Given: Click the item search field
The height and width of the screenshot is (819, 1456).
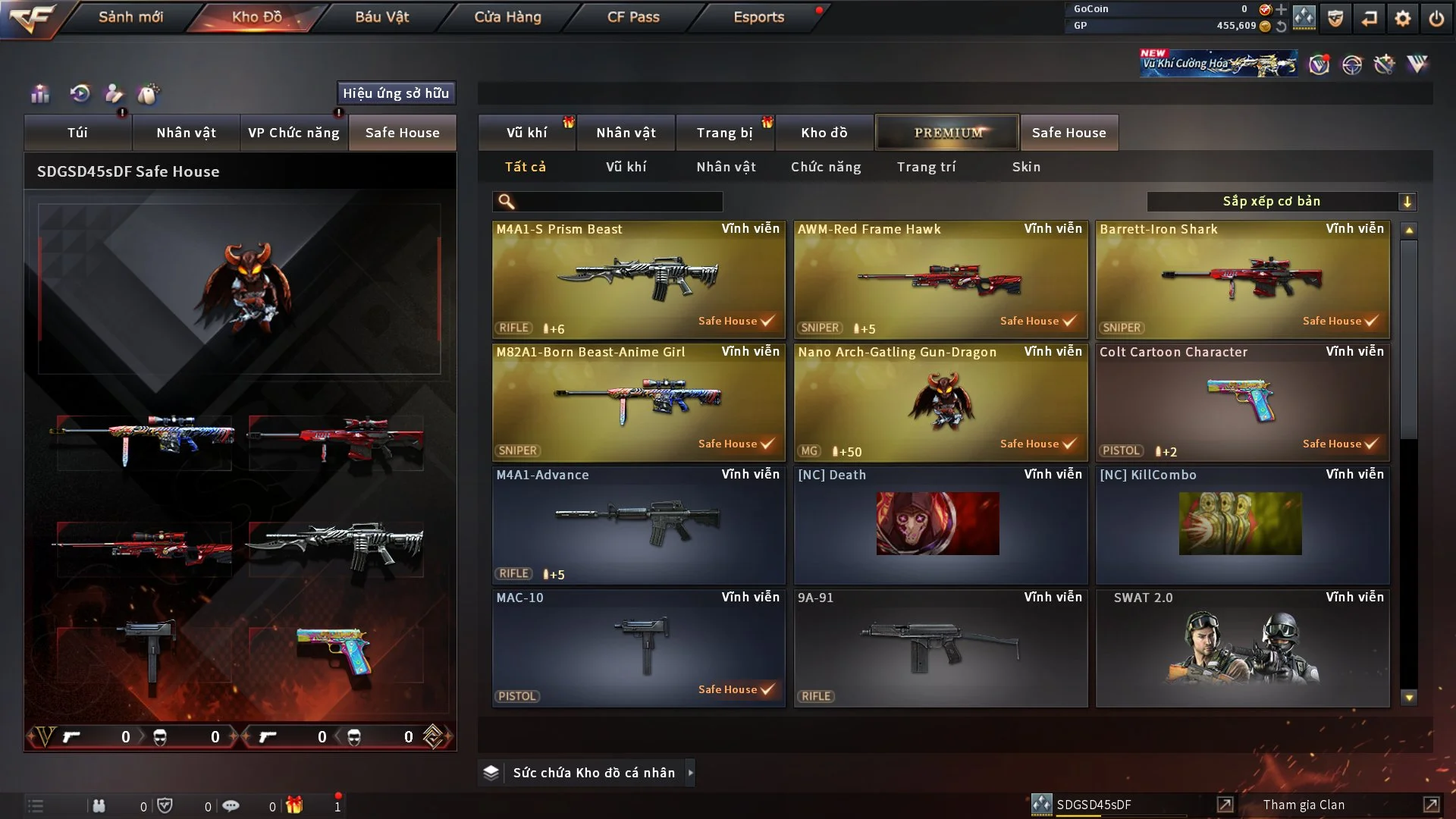Looking at the screenshot, I should tap(618, 202).
